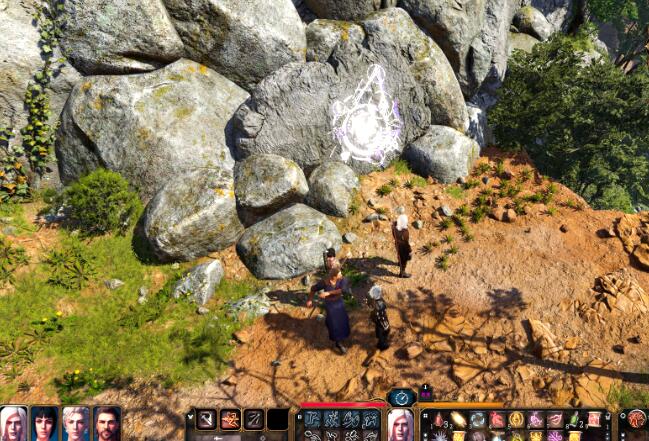Image resolution: width=649 pixels, height=441 pixels.
Task: Select the white-haired party member portrait
Action: coord(14,423)
